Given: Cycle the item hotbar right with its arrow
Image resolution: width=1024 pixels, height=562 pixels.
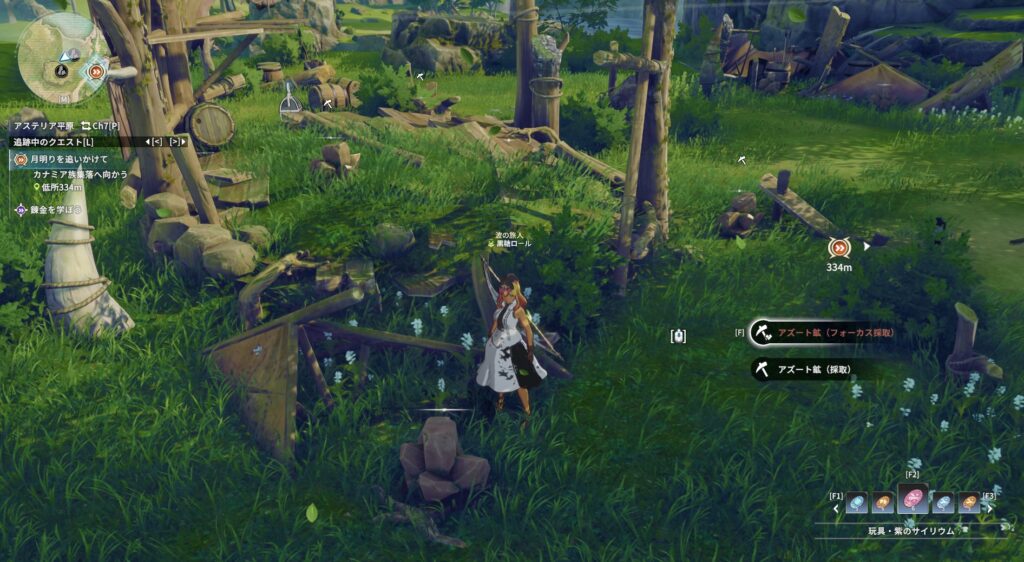Looking at the screenshot, I should click(x=990, y=509).
